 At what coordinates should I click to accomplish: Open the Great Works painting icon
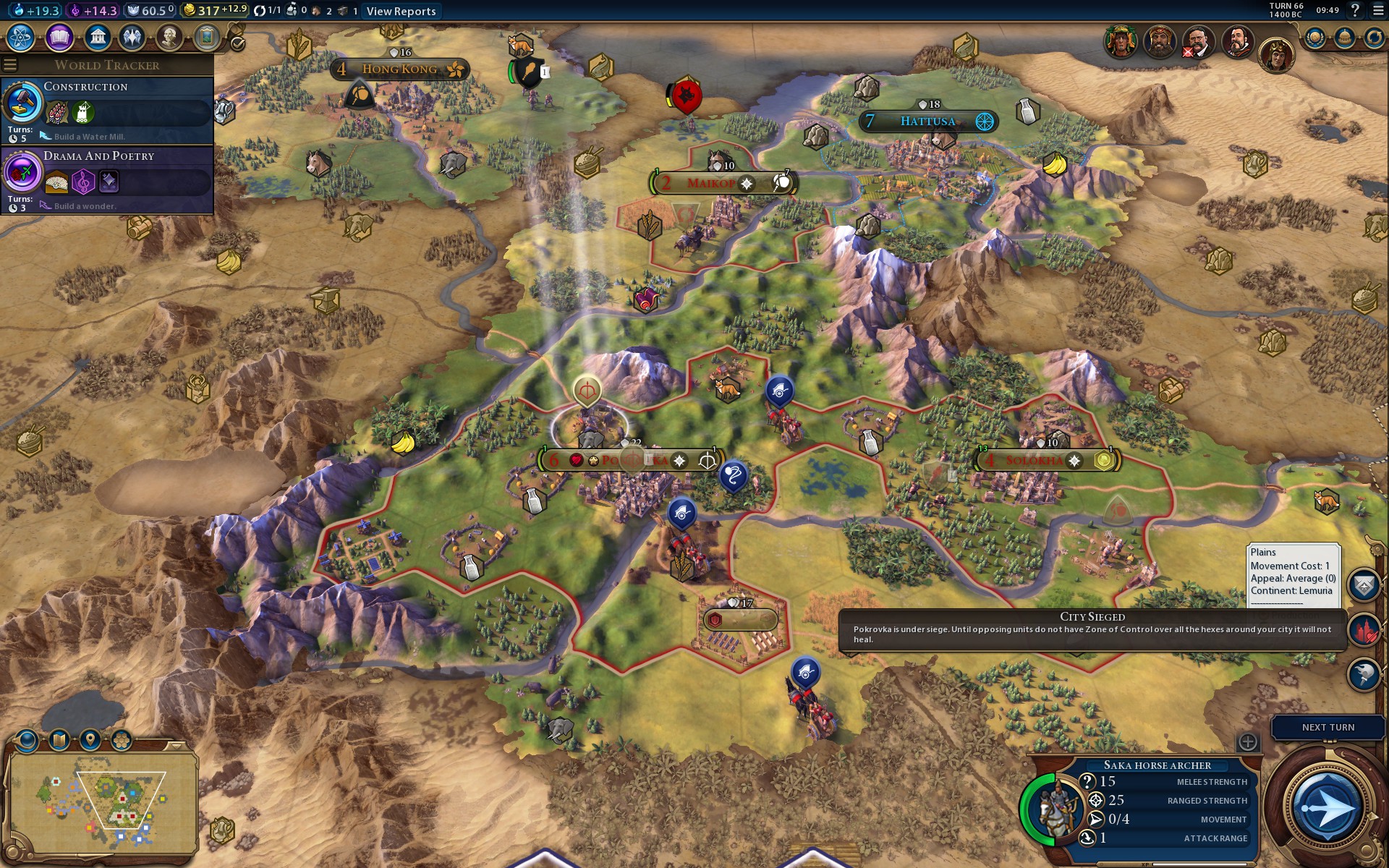click(206, 37)
